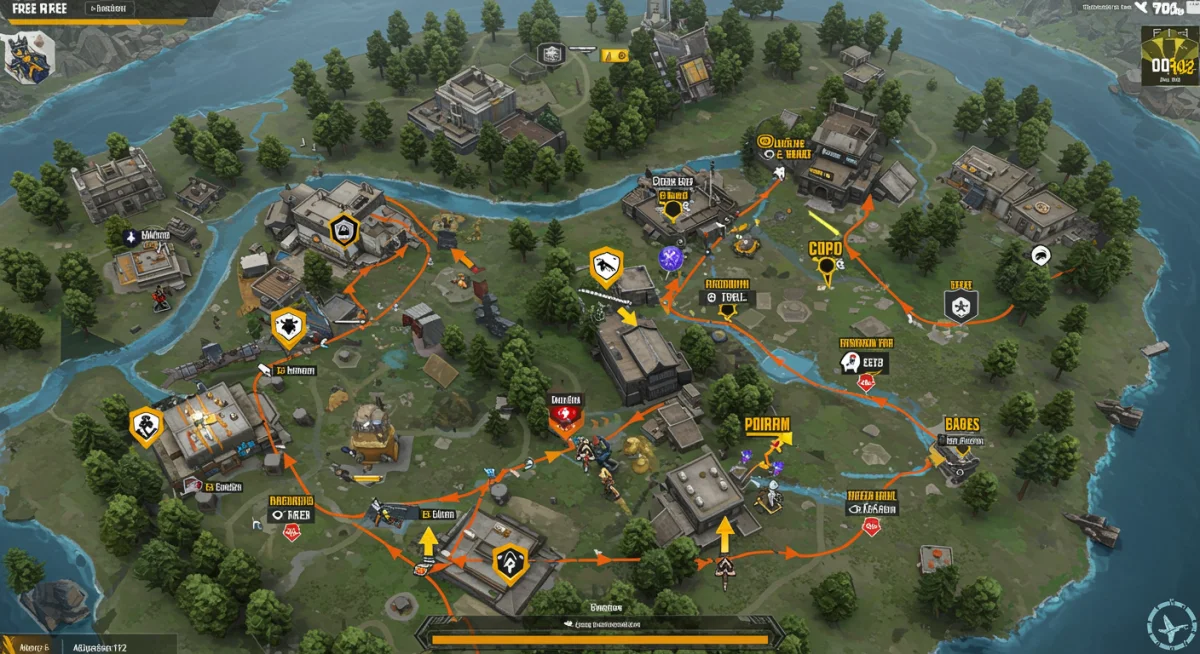Select the yellow shield marker beside the warehouse
This screenshot has width=1200, height=654.
[x=146, y=425]
